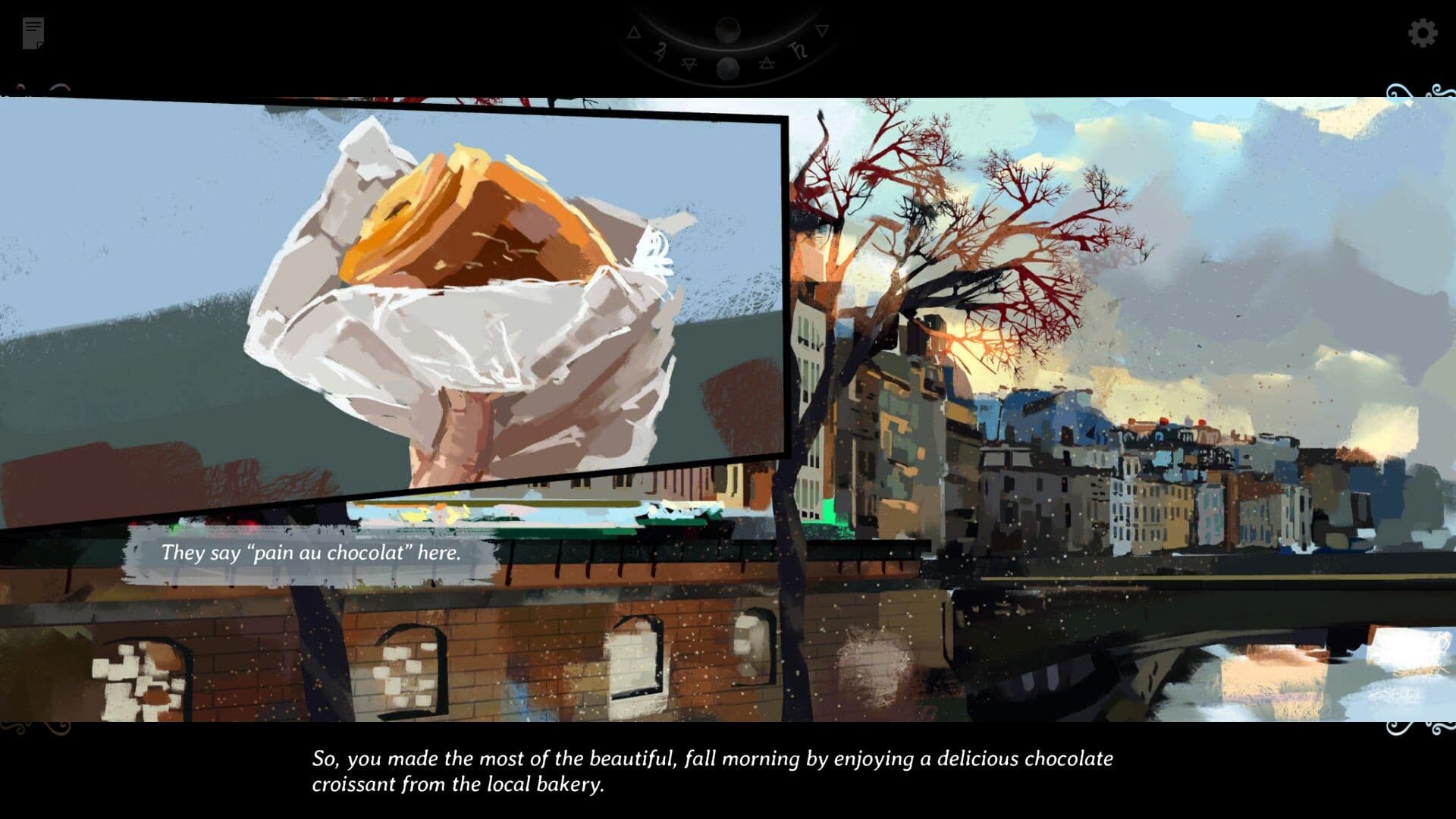The image size is (1456, 819).
Task: Select the Jupiter symbol on the celestial wheel
Action: tap(661, 50)
